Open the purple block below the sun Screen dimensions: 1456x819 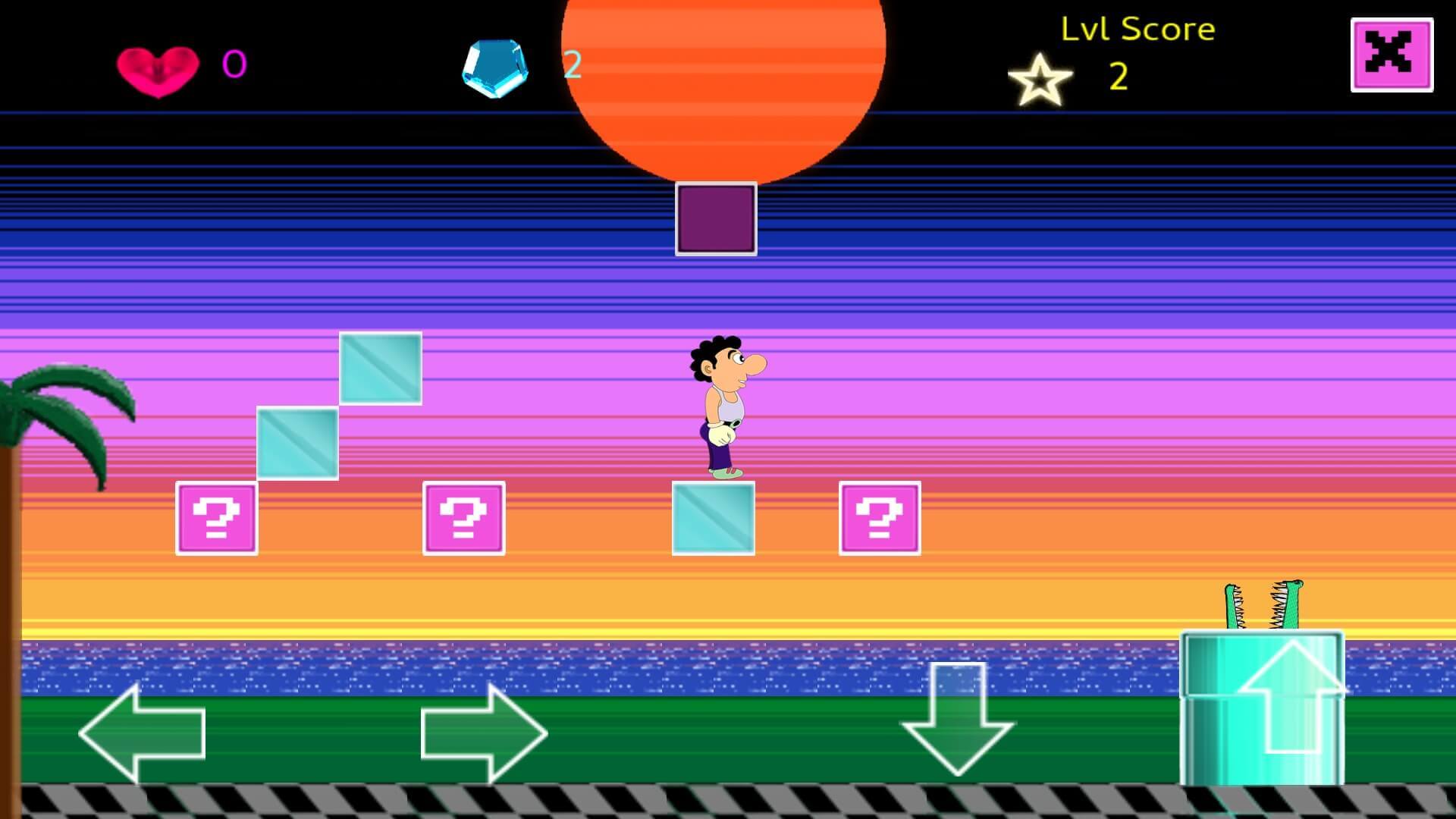pyautogui.click(x=715, y=218)
